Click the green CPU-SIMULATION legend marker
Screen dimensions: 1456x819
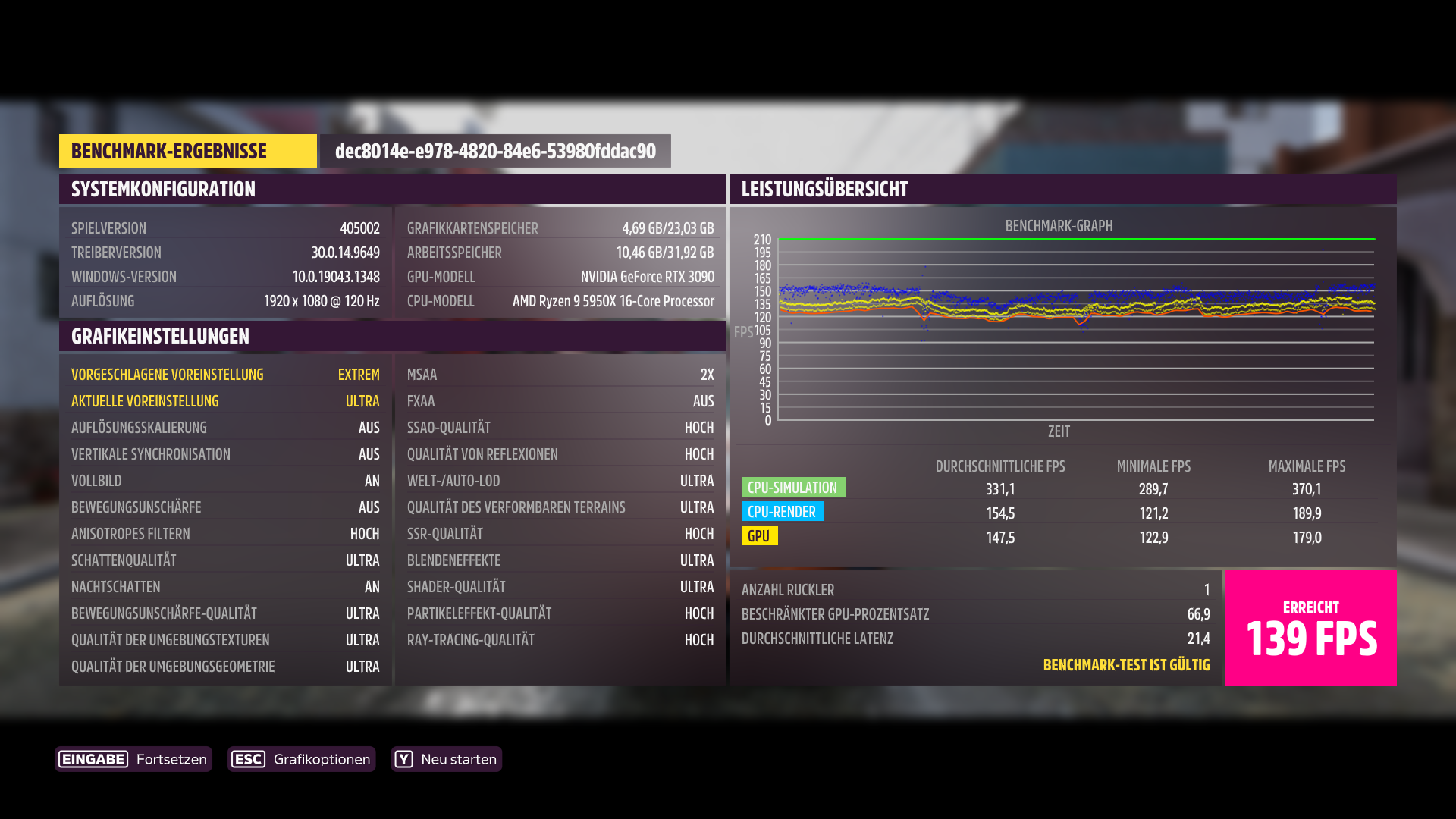click(x=793, y=487)
